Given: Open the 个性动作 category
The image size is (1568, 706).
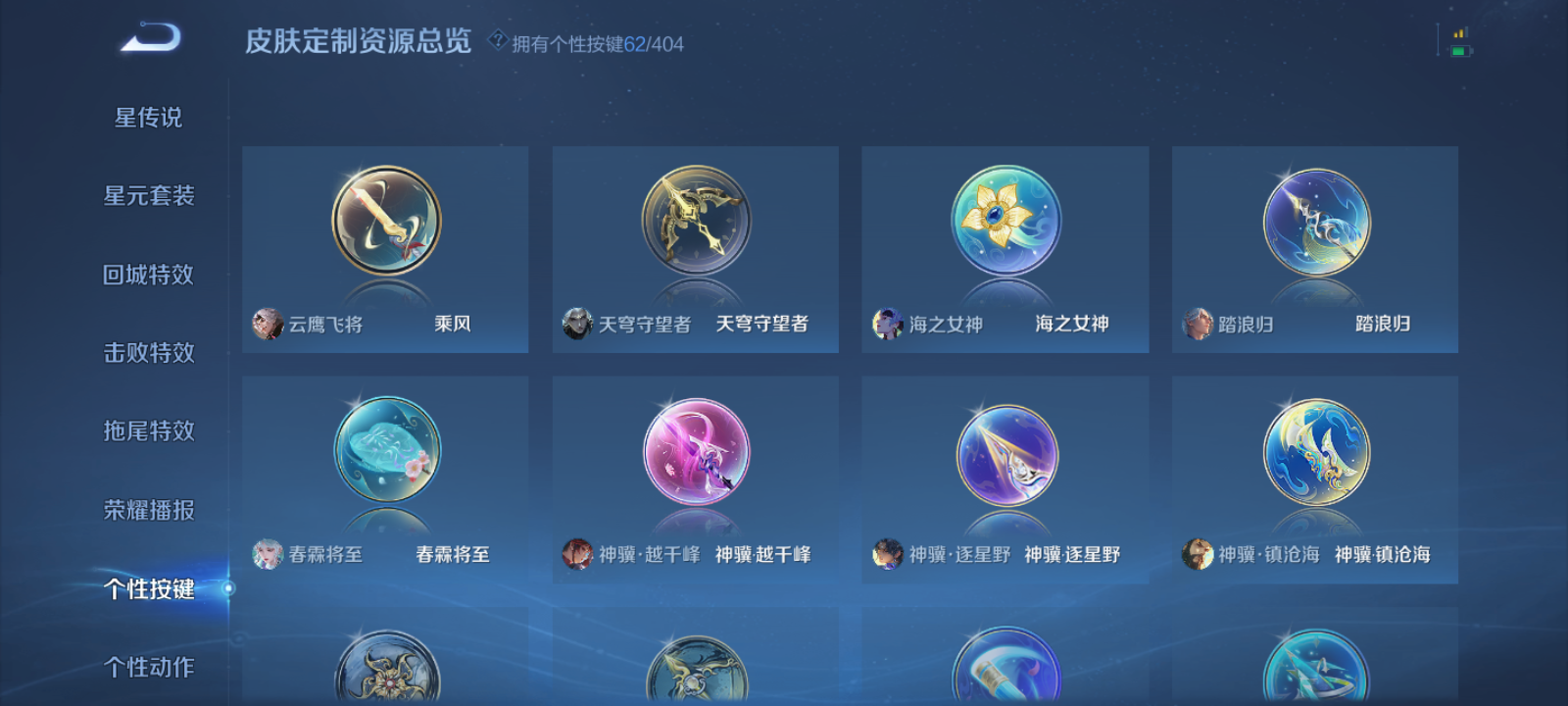Looking at the screenshot, I should click(x=151, y=666).
